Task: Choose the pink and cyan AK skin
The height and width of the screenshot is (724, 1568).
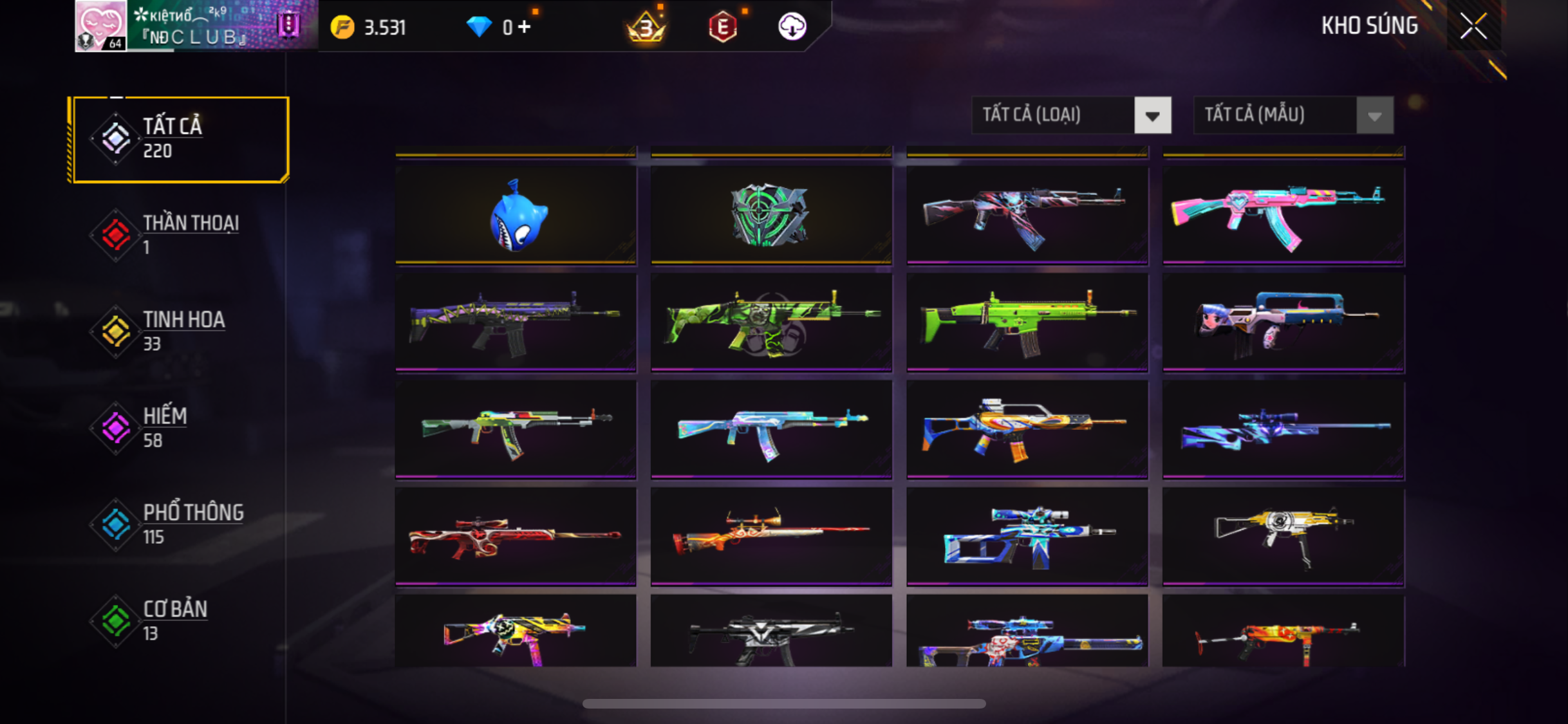Action: [1283, 216]
